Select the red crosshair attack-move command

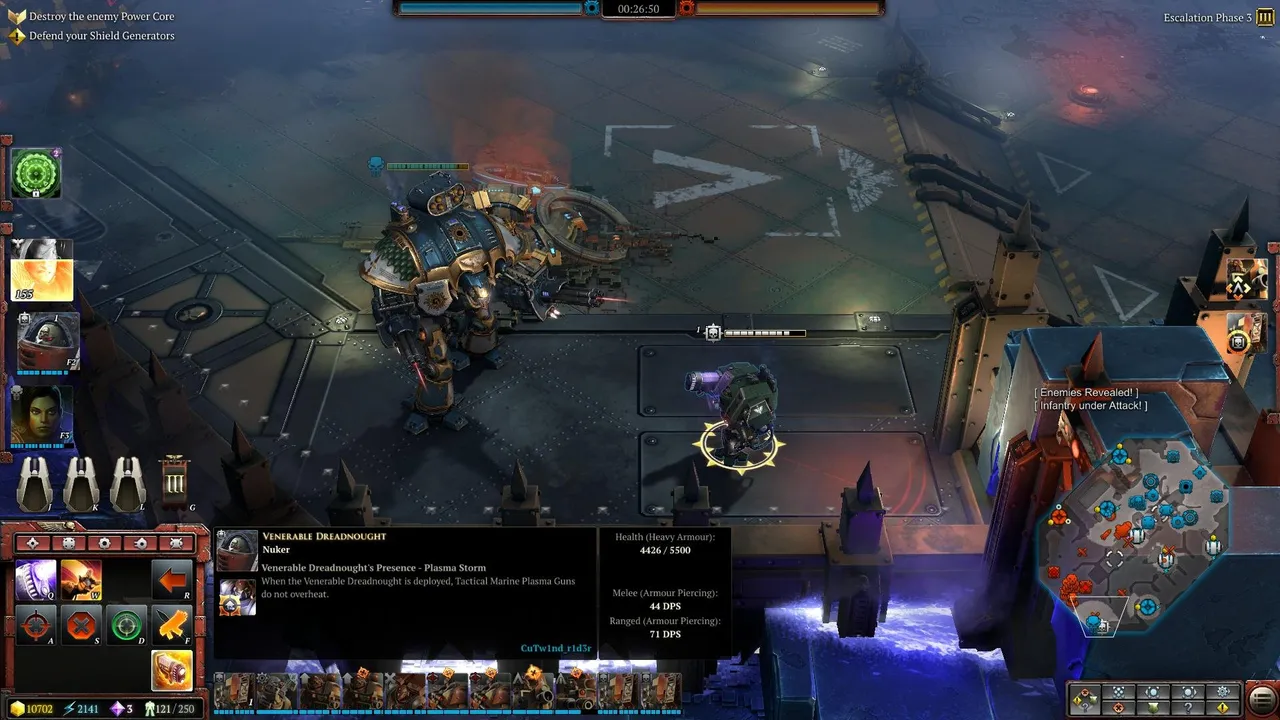click(35, 626)
